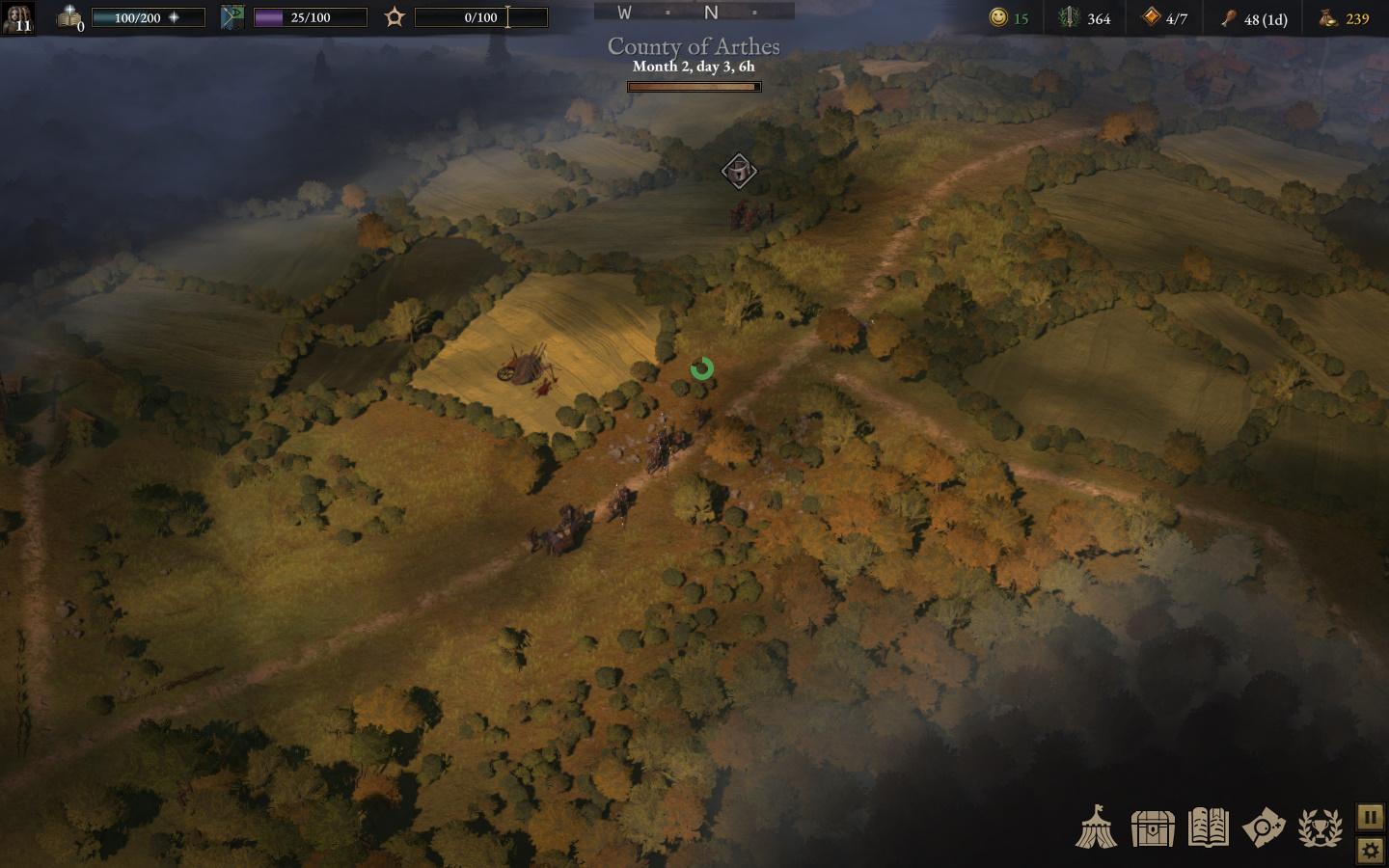Screen dimensions: 1389x868
Task: Open settings via the gear button
Action: coord(1371,850)
